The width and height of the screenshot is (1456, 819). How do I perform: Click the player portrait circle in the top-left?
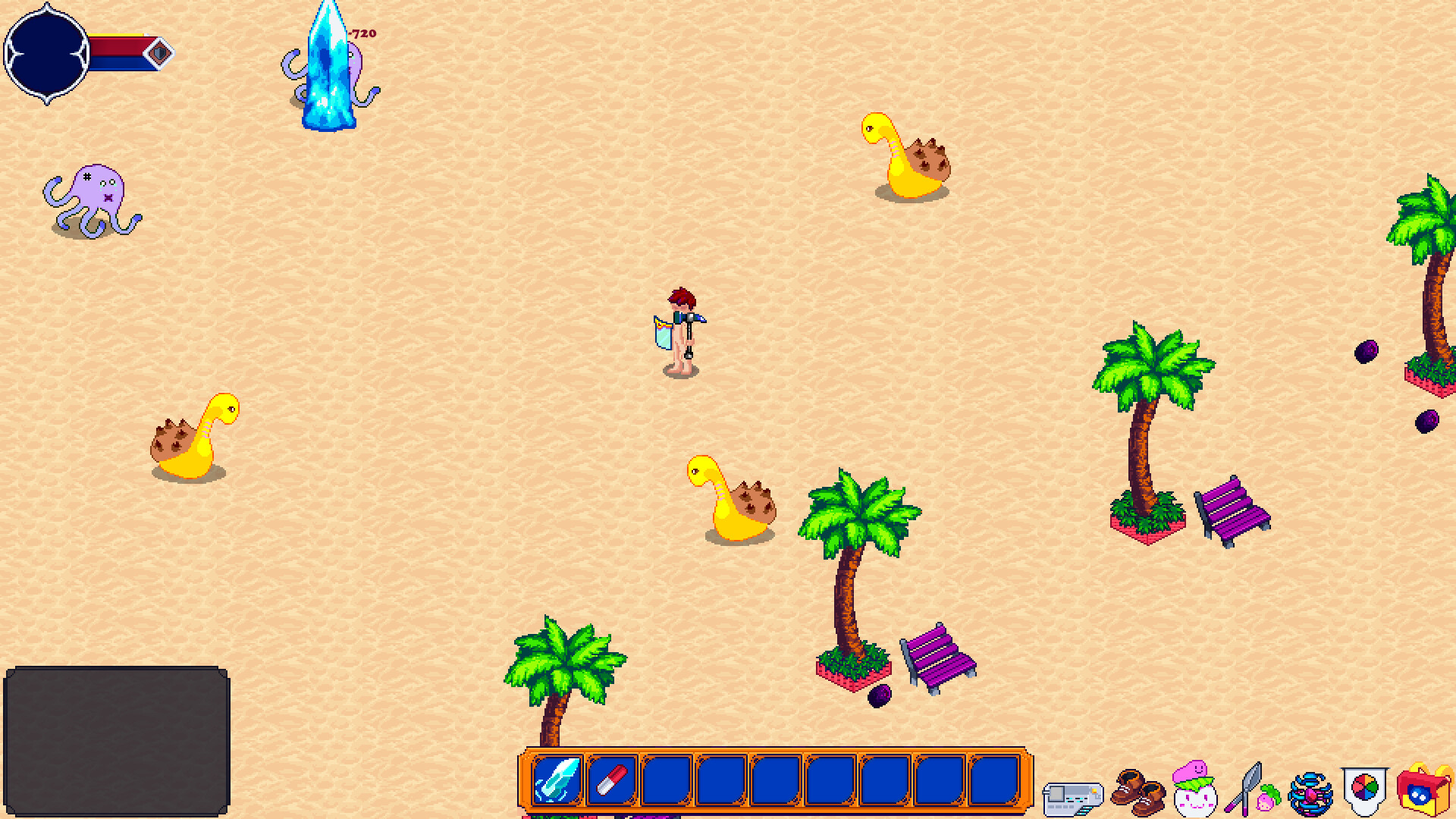47,53
